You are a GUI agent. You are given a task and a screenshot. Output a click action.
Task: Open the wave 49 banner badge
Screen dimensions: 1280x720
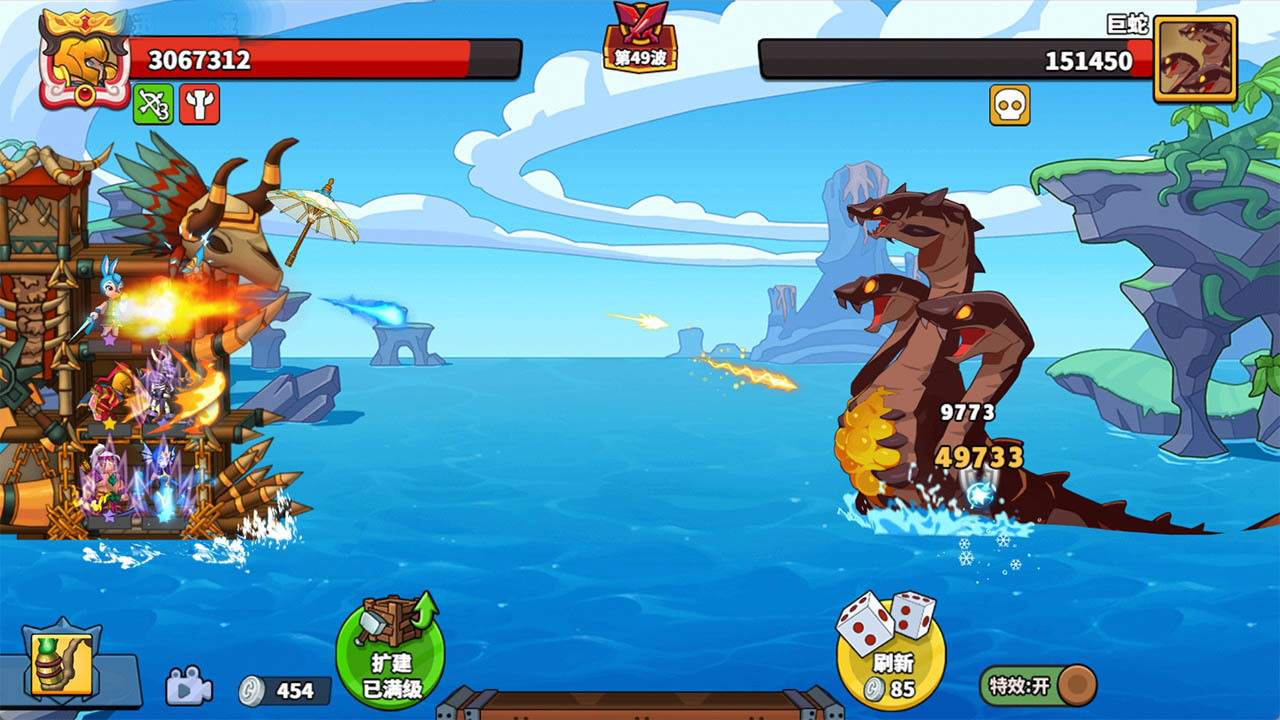pyautogui.click(x=640, y=40)
